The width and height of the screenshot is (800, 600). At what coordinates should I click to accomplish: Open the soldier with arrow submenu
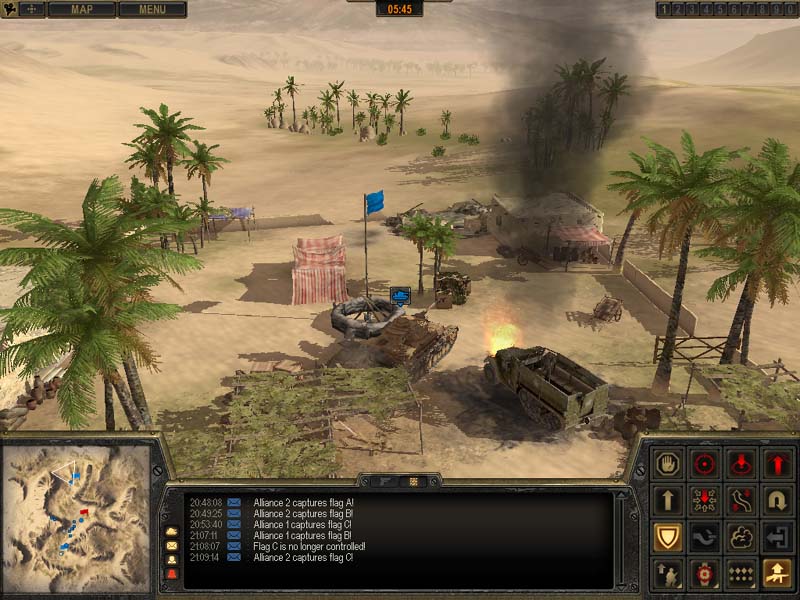click(668, 573)
